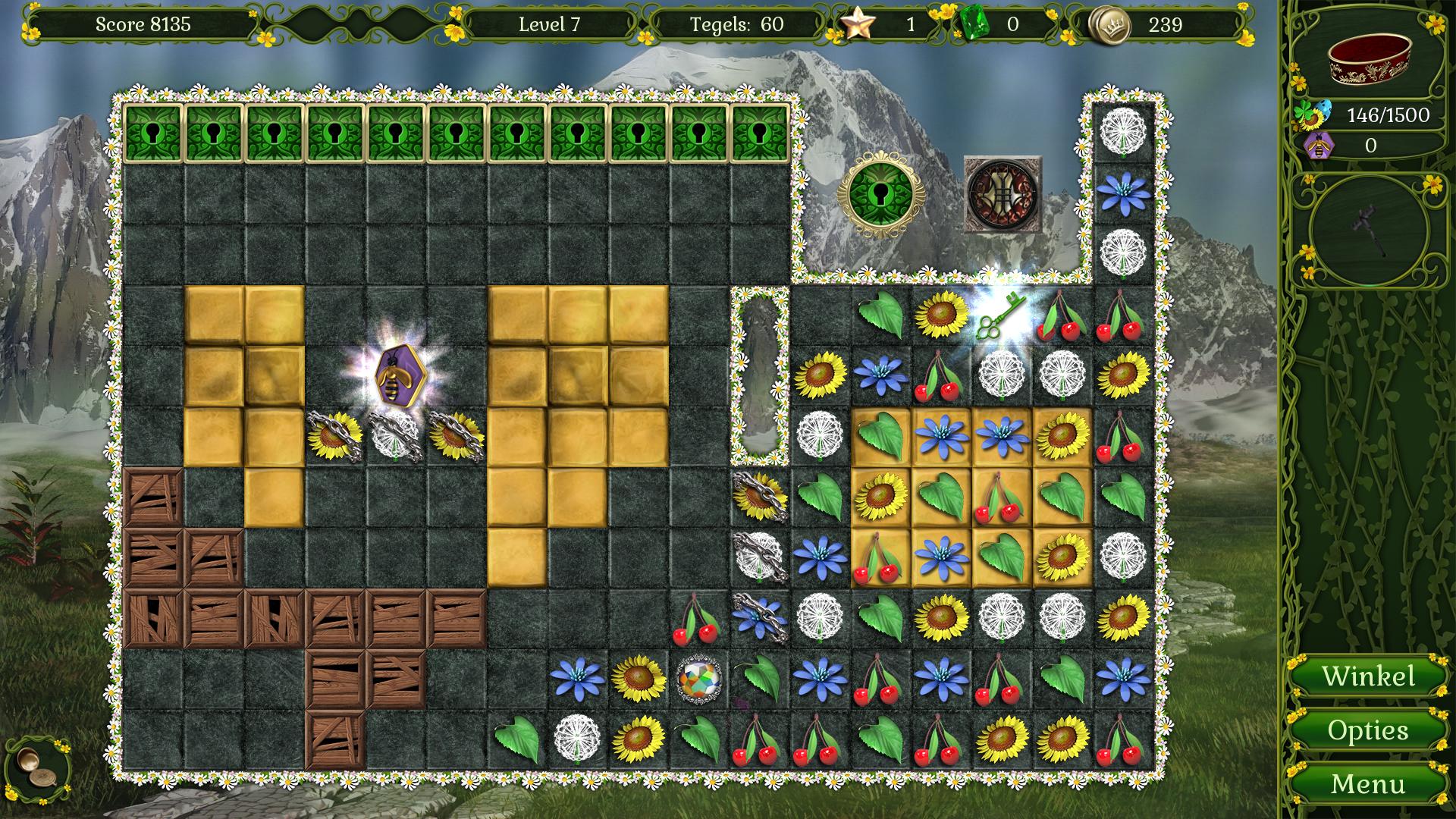
Task: Open the Opties settings
Action: [1368, 730]
